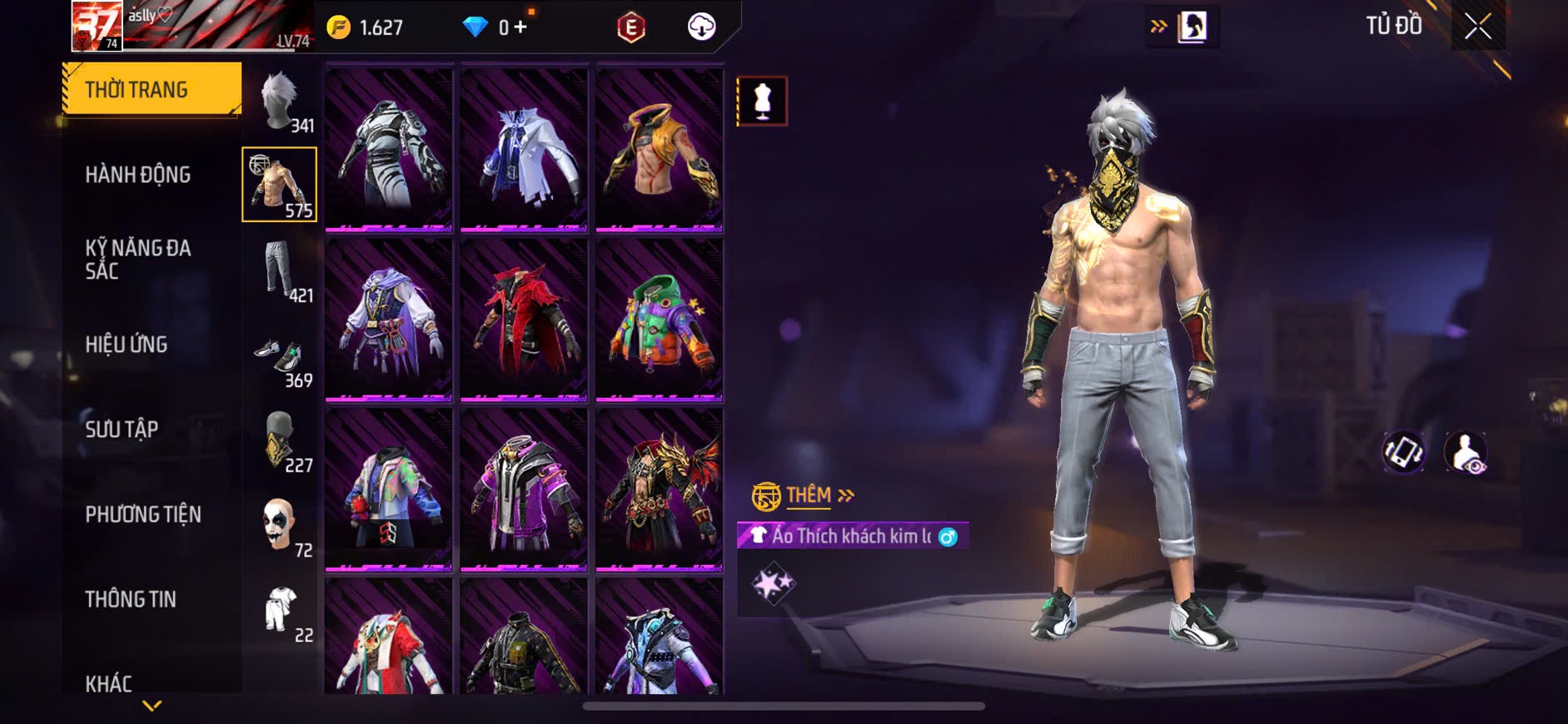The width and height of the screenshot is (1568, 724).
Task: Select the THỜI TRANG tab
Action: tap(152, 89)
